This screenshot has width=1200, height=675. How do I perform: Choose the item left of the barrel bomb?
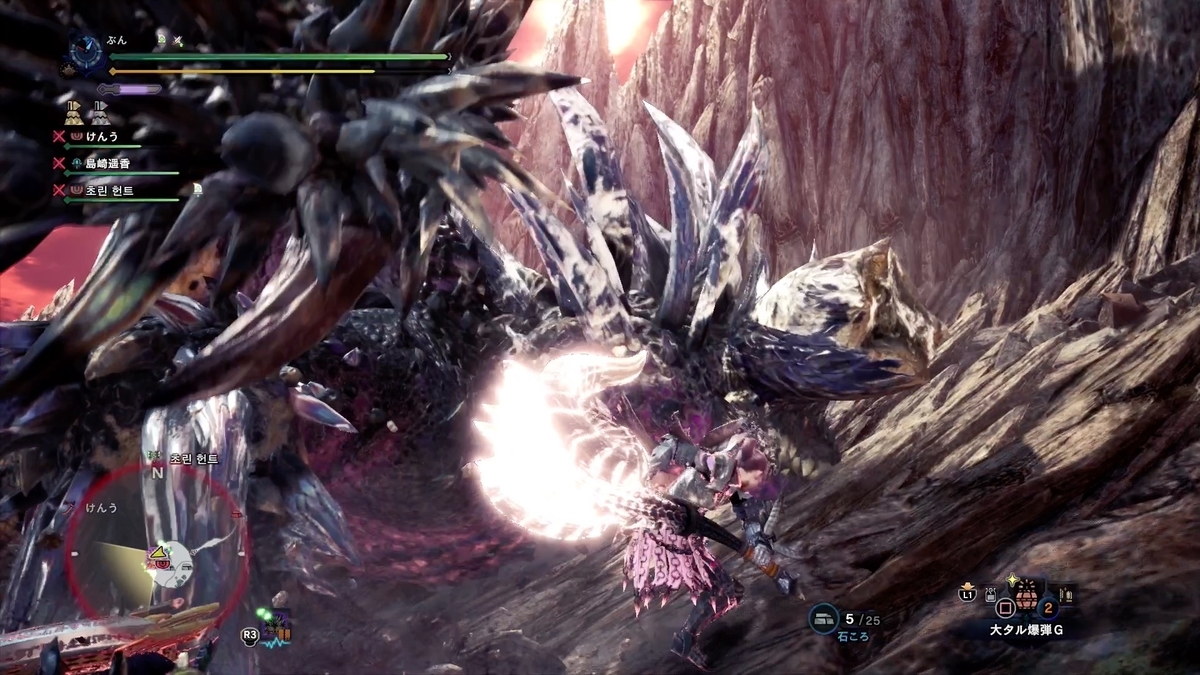click(x=991, y=596)
